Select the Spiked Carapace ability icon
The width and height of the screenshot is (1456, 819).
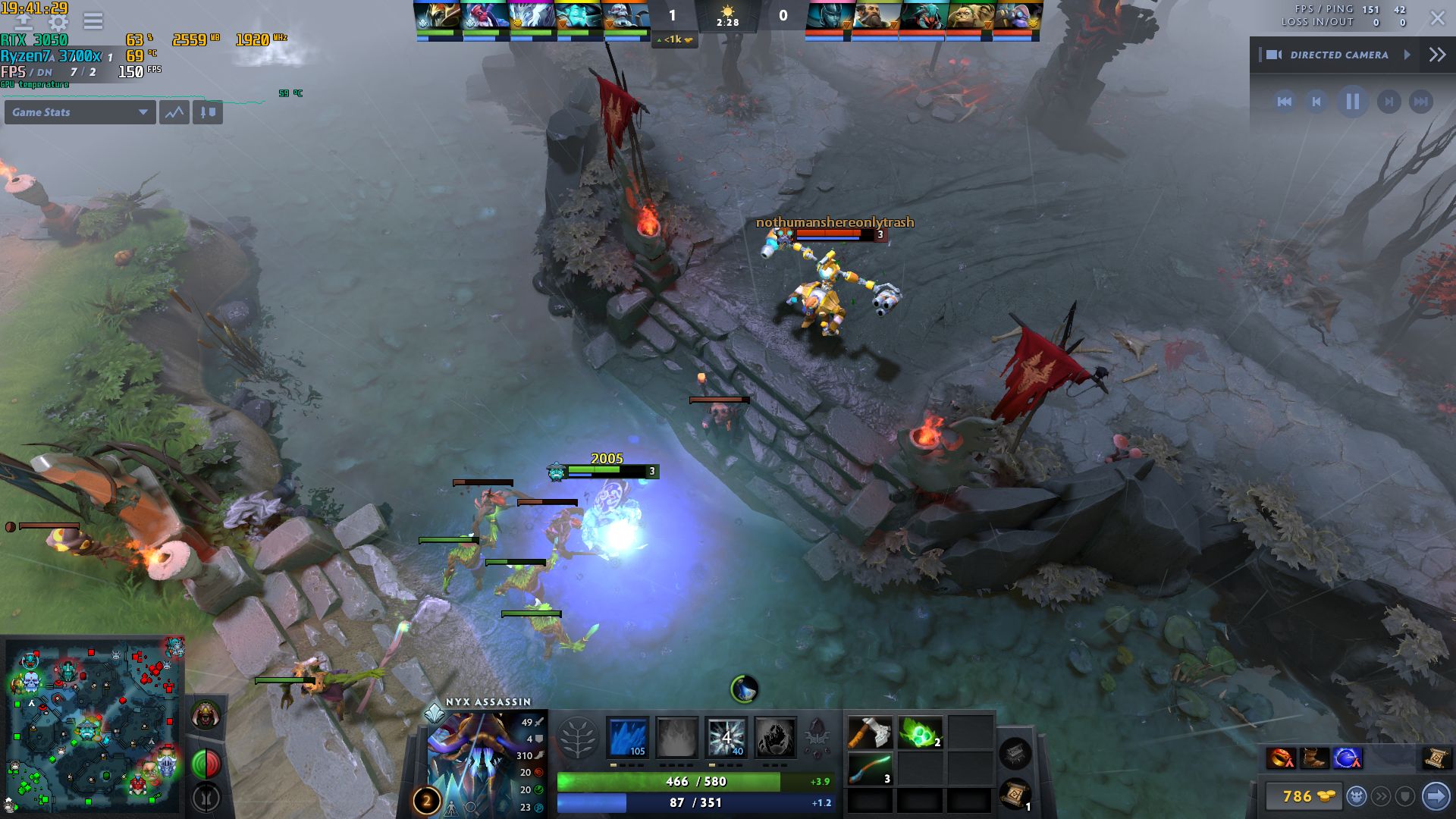click(726, 737)
